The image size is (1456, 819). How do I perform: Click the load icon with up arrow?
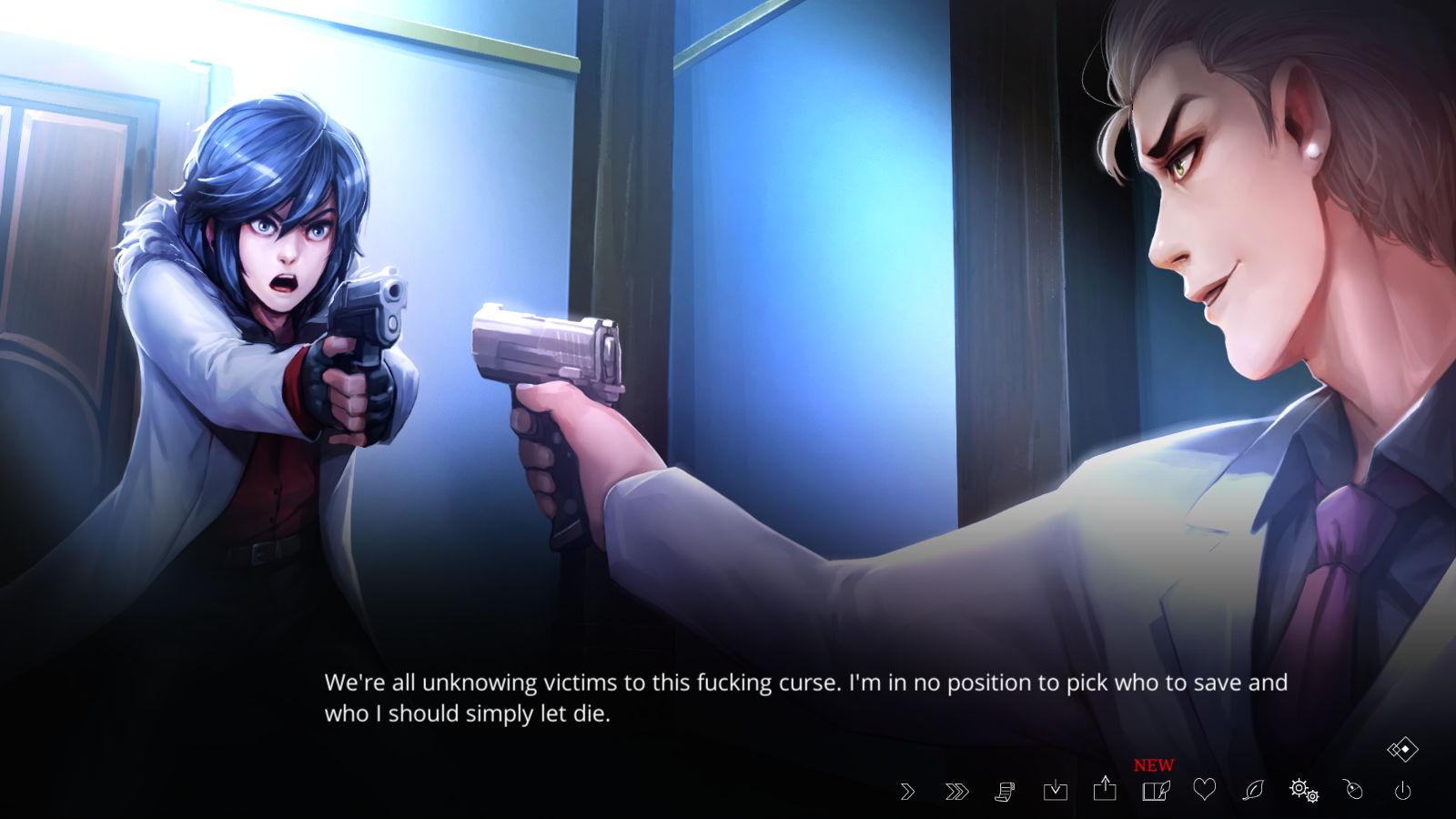click(x=1105, y=788)
